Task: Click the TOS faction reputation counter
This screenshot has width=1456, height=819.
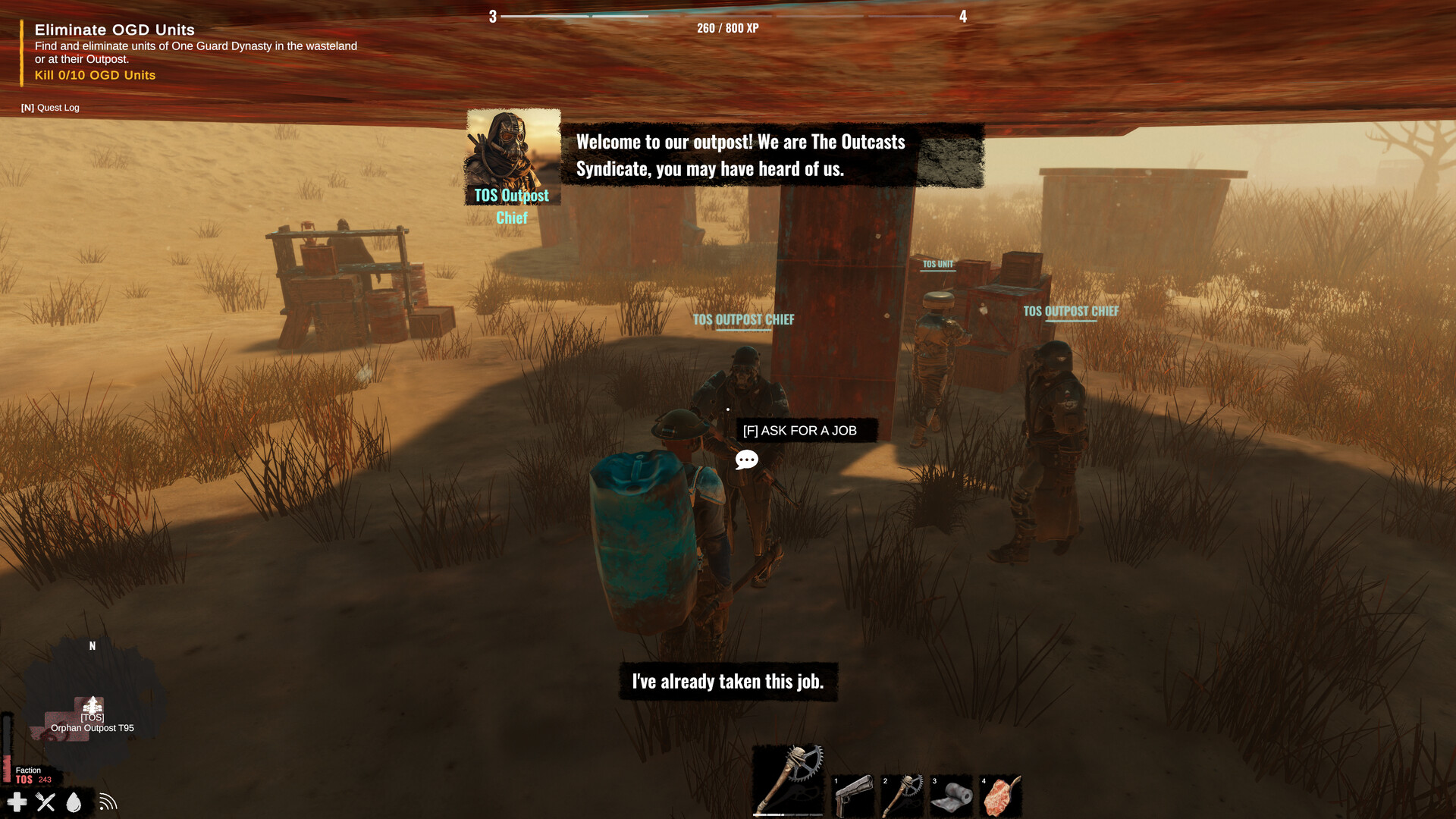Action: [33, 779]
